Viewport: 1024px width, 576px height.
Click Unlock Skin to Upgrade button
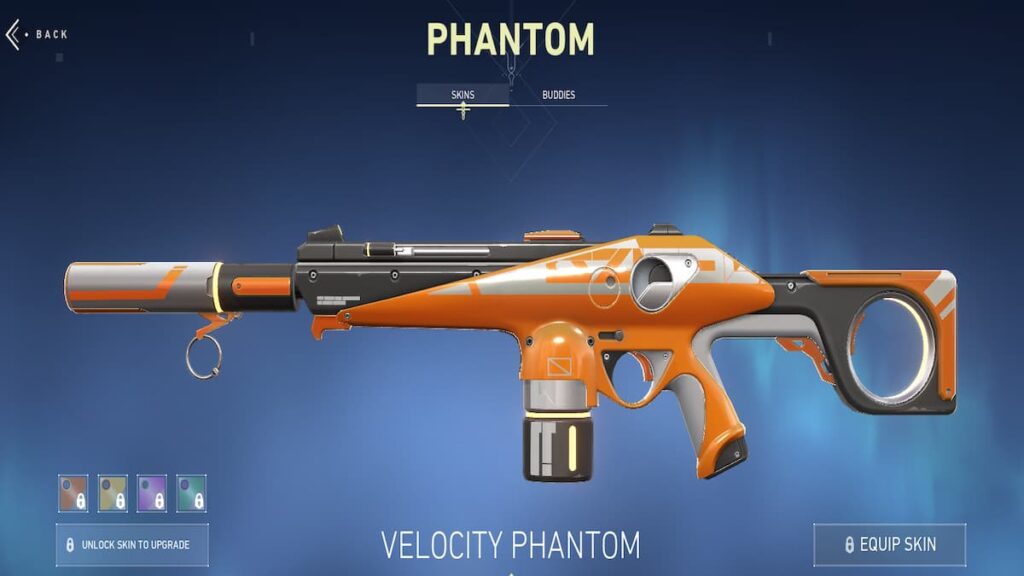(132, 545)
